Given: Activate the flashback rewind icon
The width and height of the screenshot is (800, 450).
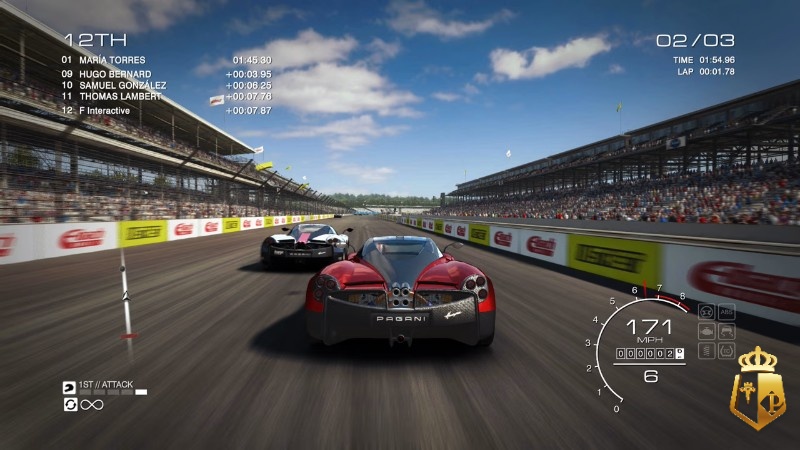Looking at the screenshot, I should click(x=69, y=404).
